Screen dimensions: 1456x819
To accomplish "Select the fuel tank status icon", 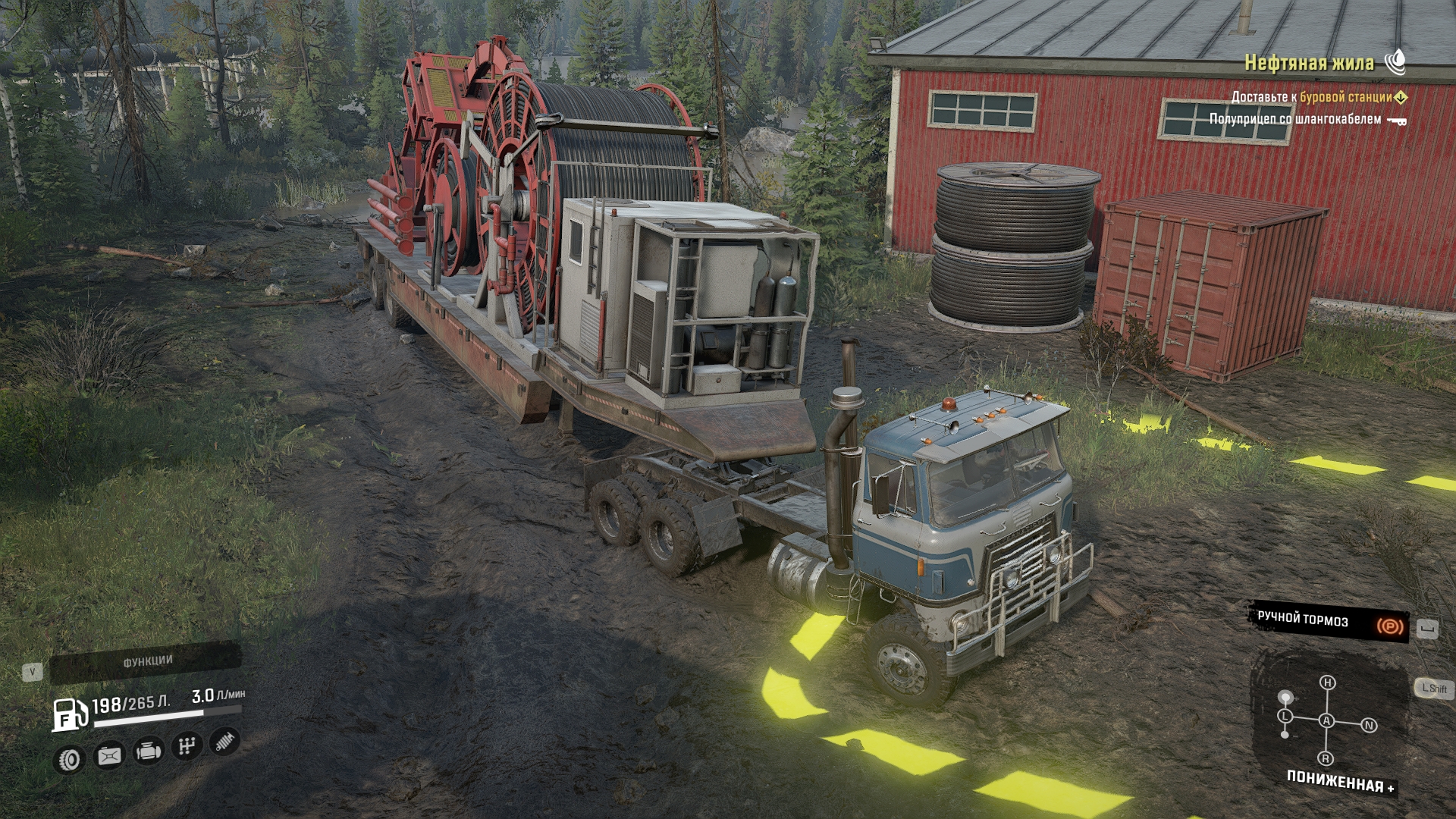I will click(x=109, y=755).
